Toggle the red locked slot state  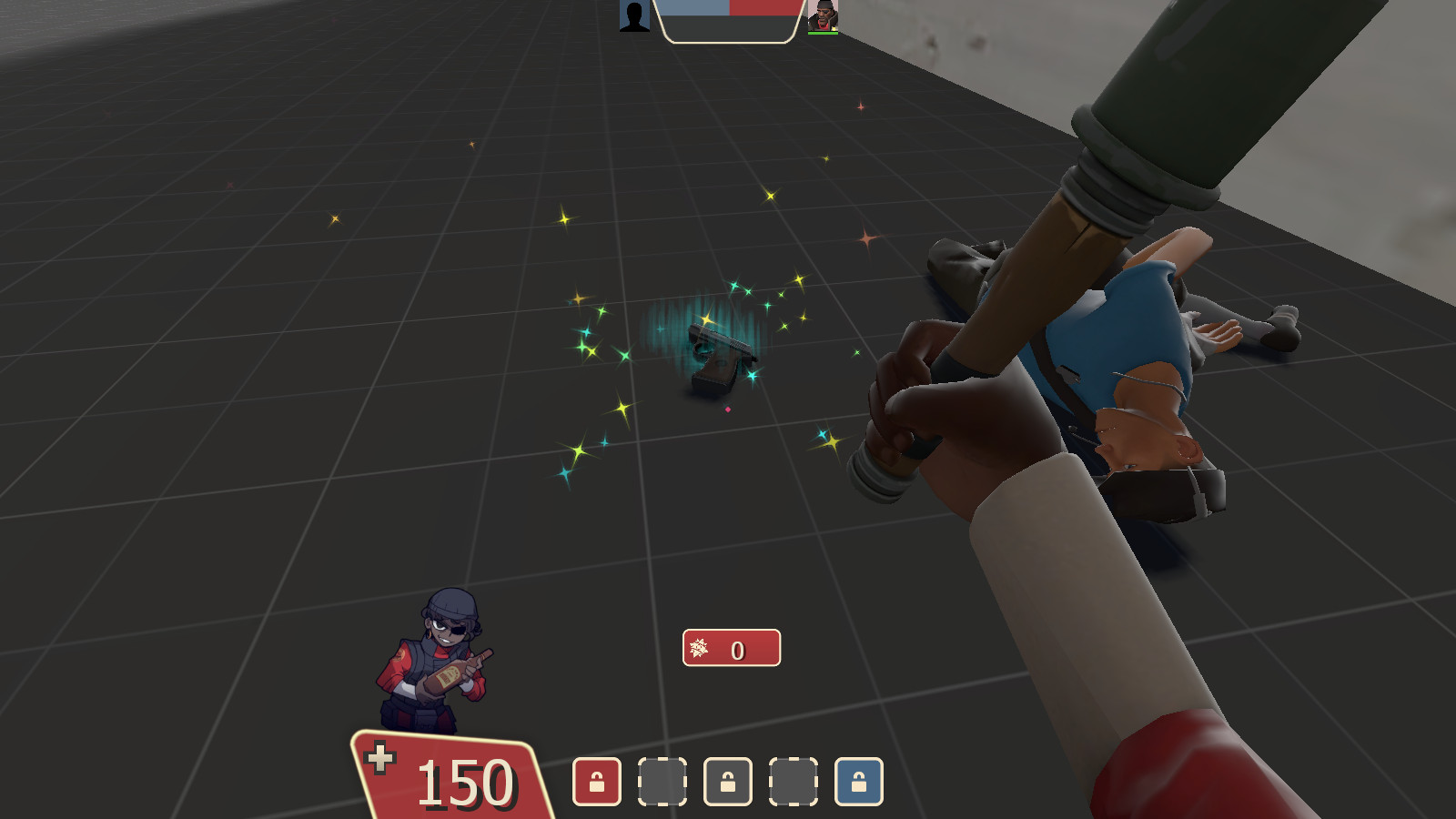tap(595, 783)
